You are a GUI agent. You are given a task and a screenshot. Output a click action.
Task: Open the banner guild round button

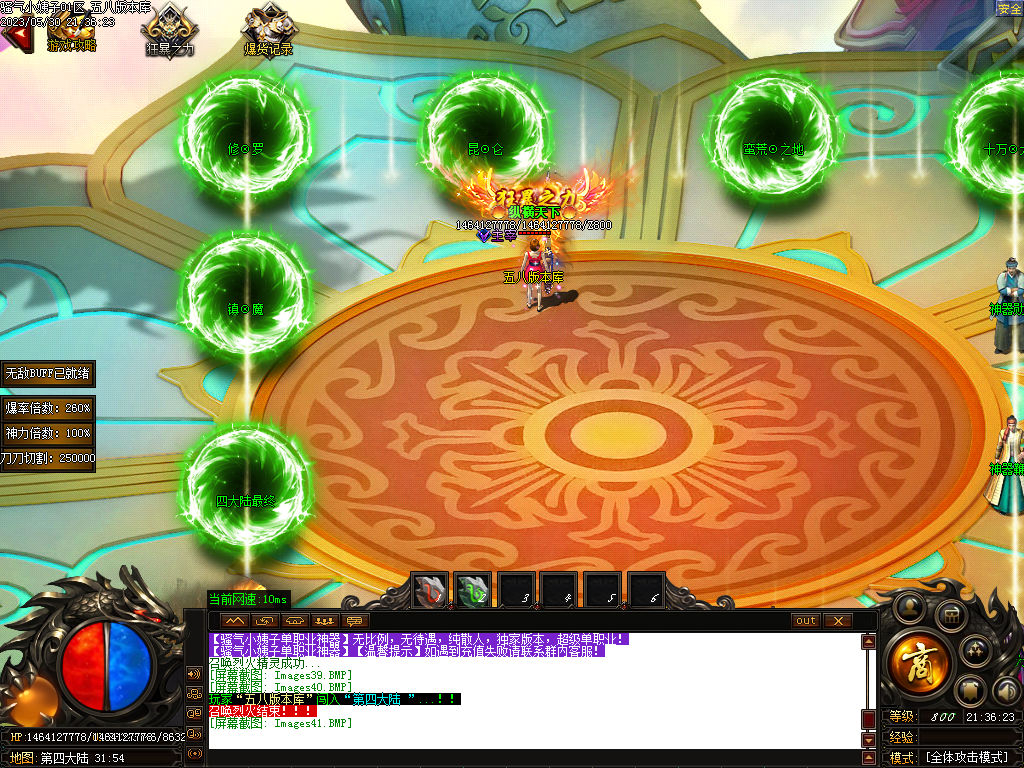[971, 690]
